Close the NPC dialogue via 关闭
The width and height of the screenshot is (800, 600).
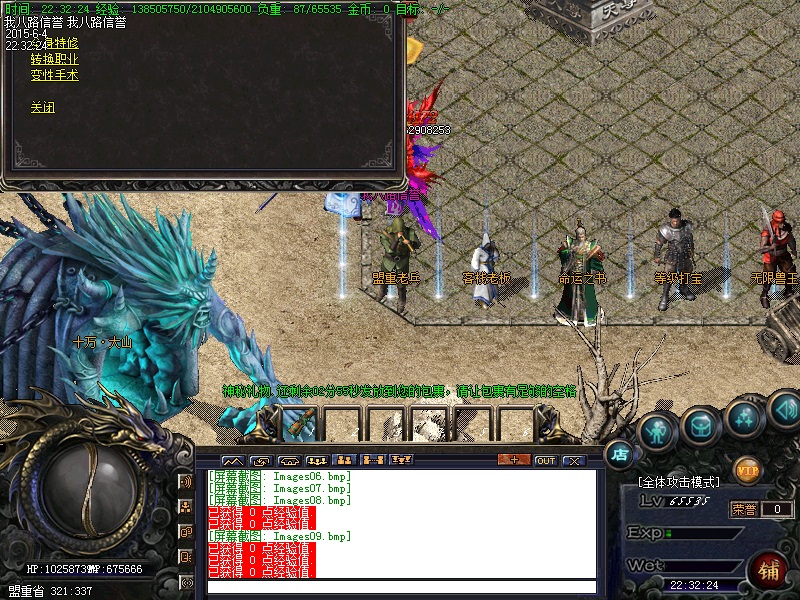click(x=42, y=107)
